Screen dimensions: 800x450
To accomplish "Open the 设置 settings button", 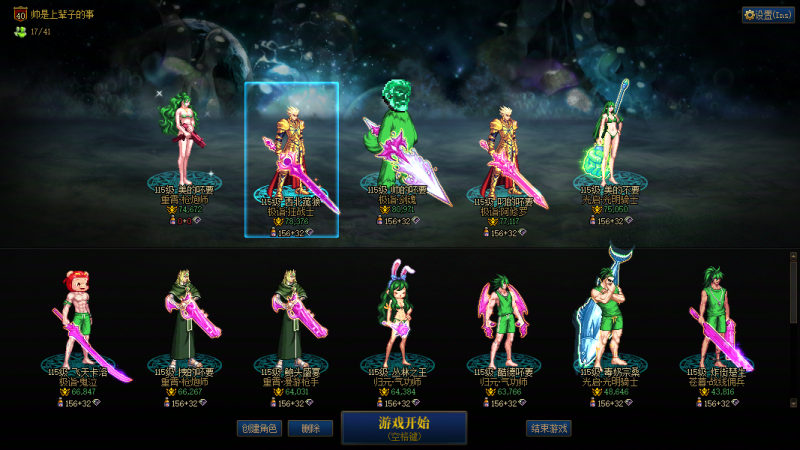I will 768,15.
